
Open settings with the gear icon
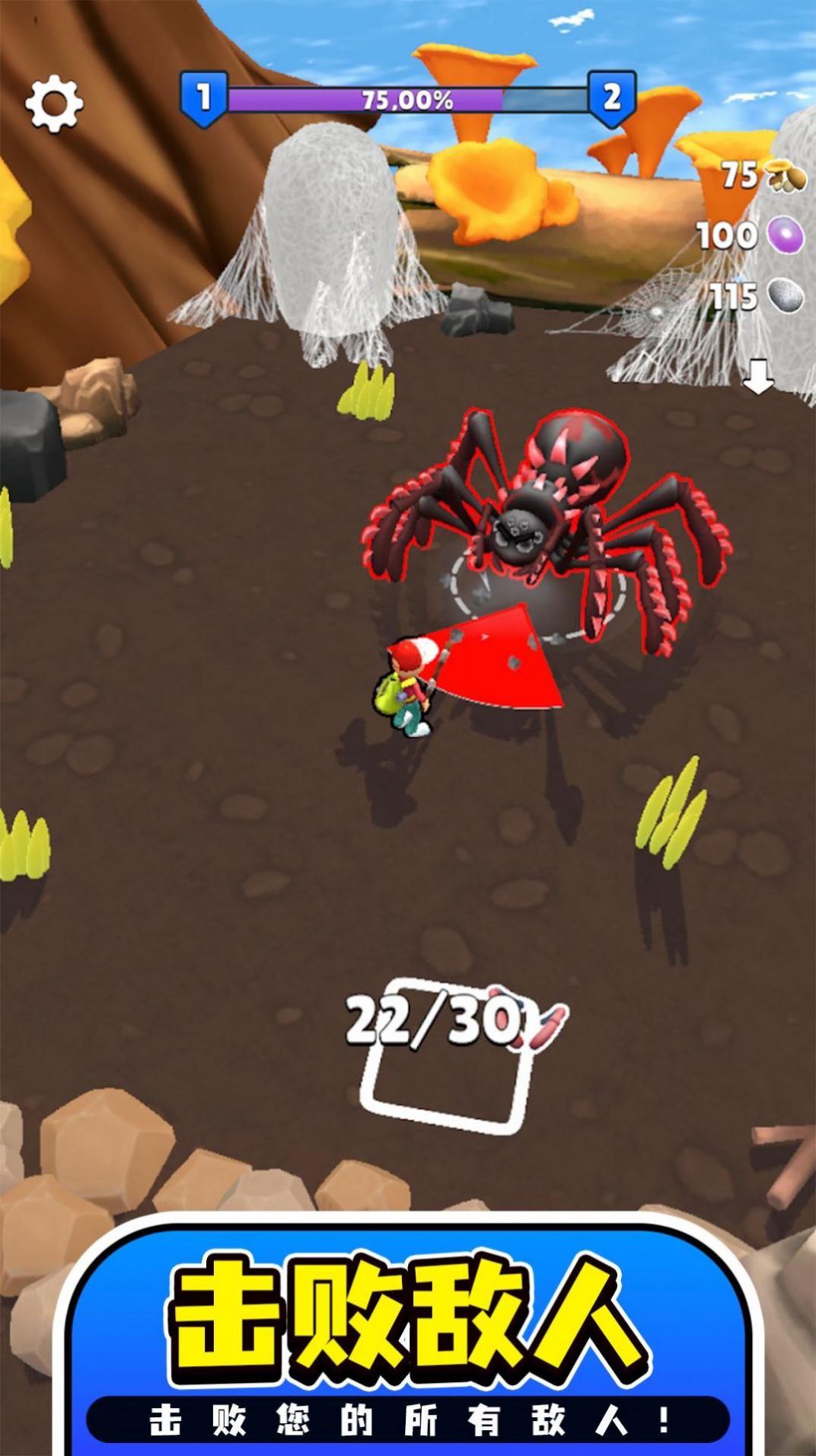pos(54,104)
